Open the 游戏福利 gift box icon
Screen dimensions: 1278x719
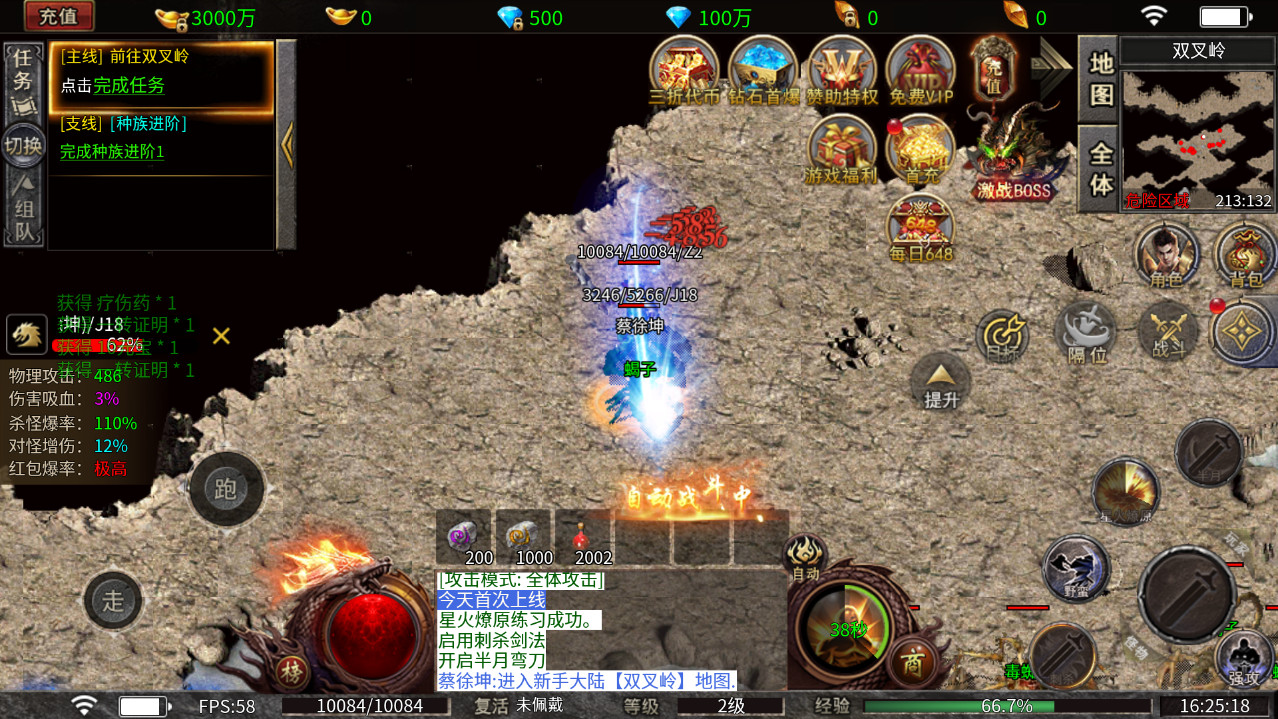pyautogui.click(x=841, y=150)
